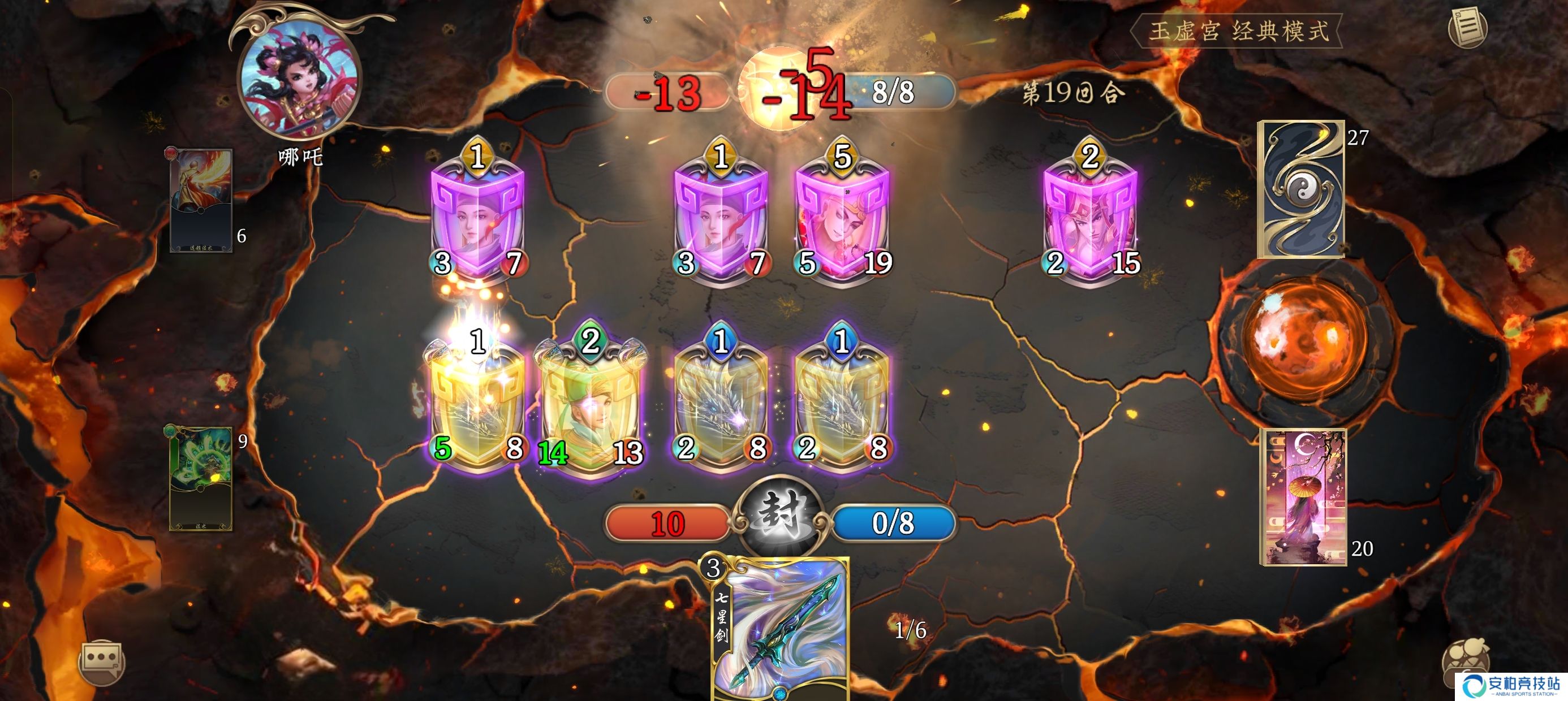Image resolution: width=1568 pixels, height=701 pixels.
Task: Select the 七星剑 card in hand
Action: coord(781,630)
